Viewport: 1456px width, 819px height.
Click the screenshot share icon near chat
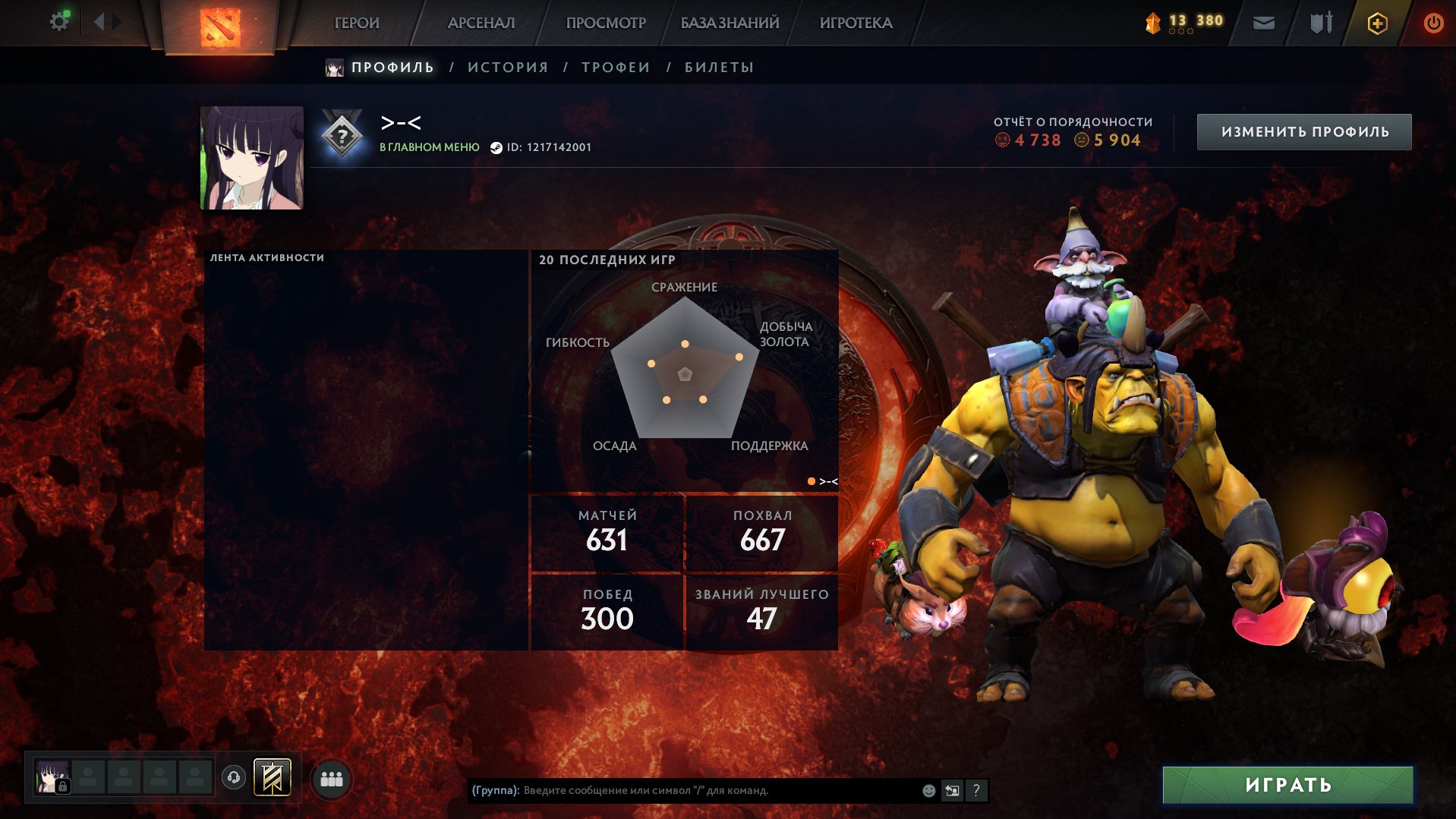point(952,790)
